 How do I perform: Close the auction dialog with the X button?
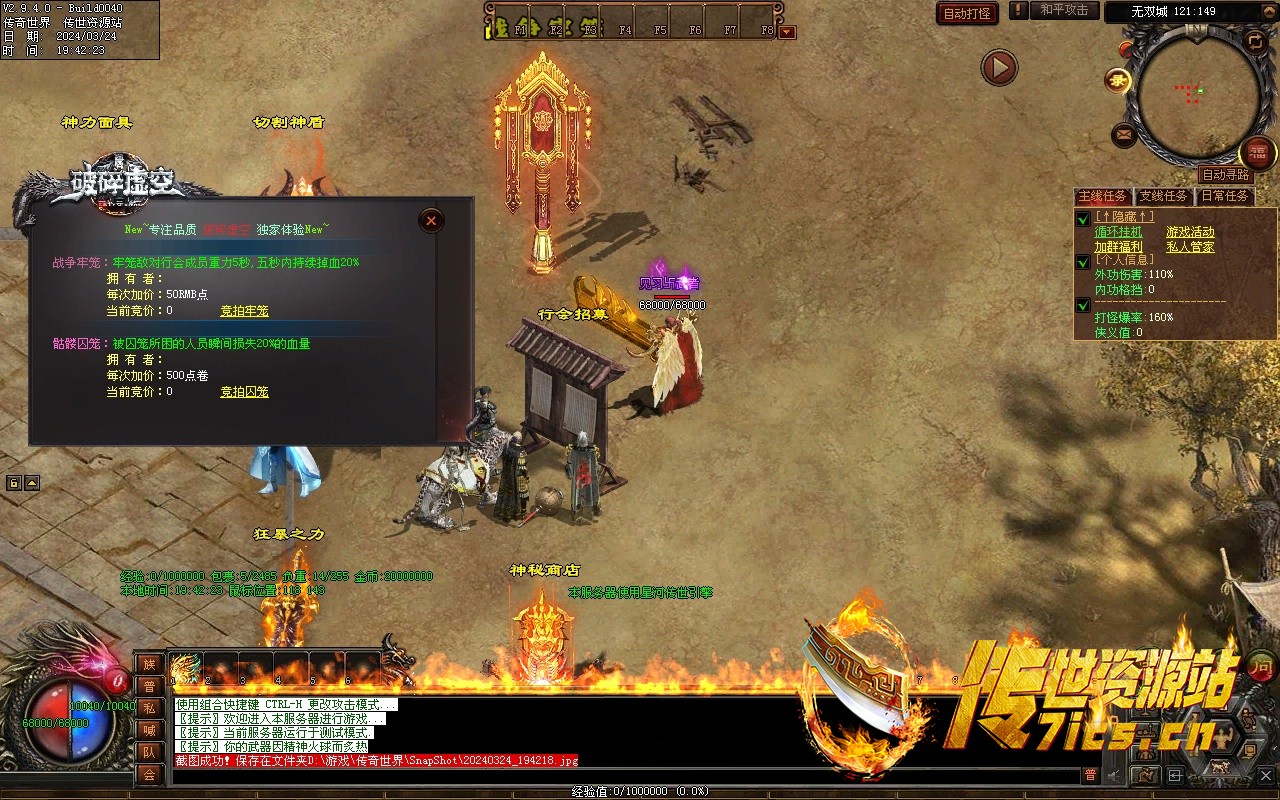tap(431, 221)
